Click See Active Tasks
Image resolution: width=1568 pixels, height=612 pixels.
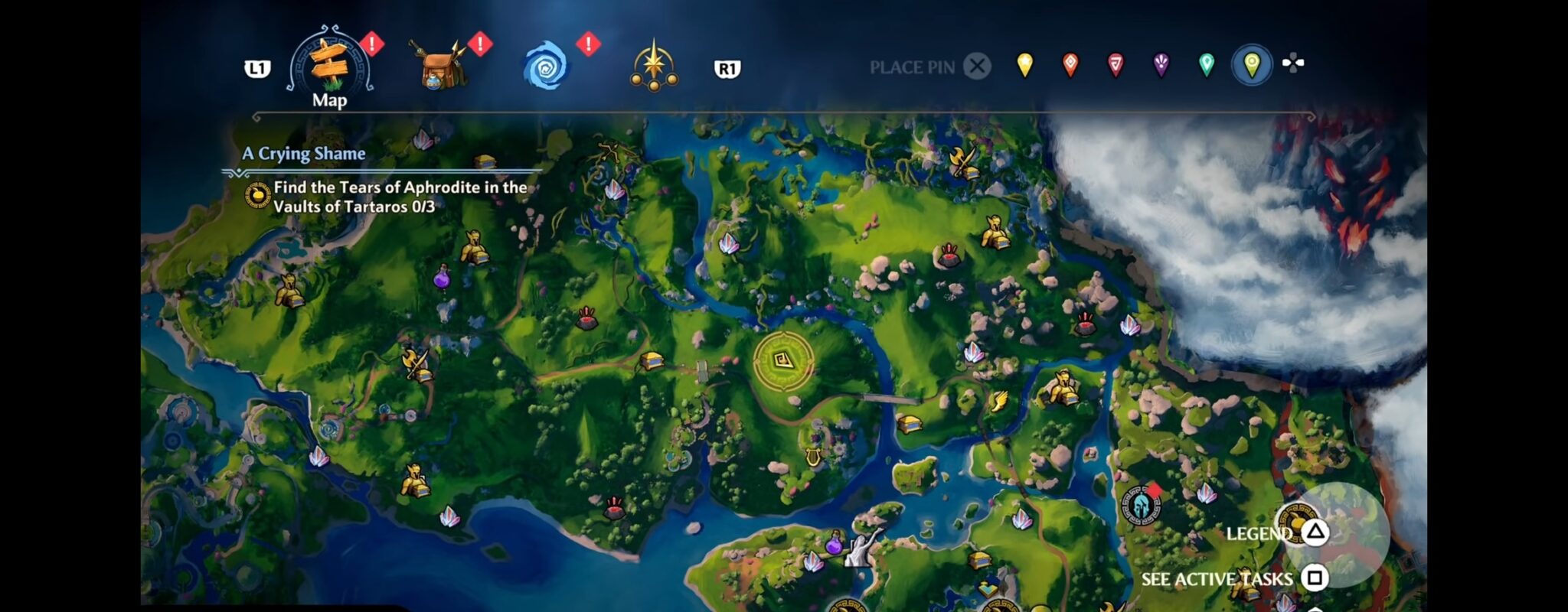1217,580
